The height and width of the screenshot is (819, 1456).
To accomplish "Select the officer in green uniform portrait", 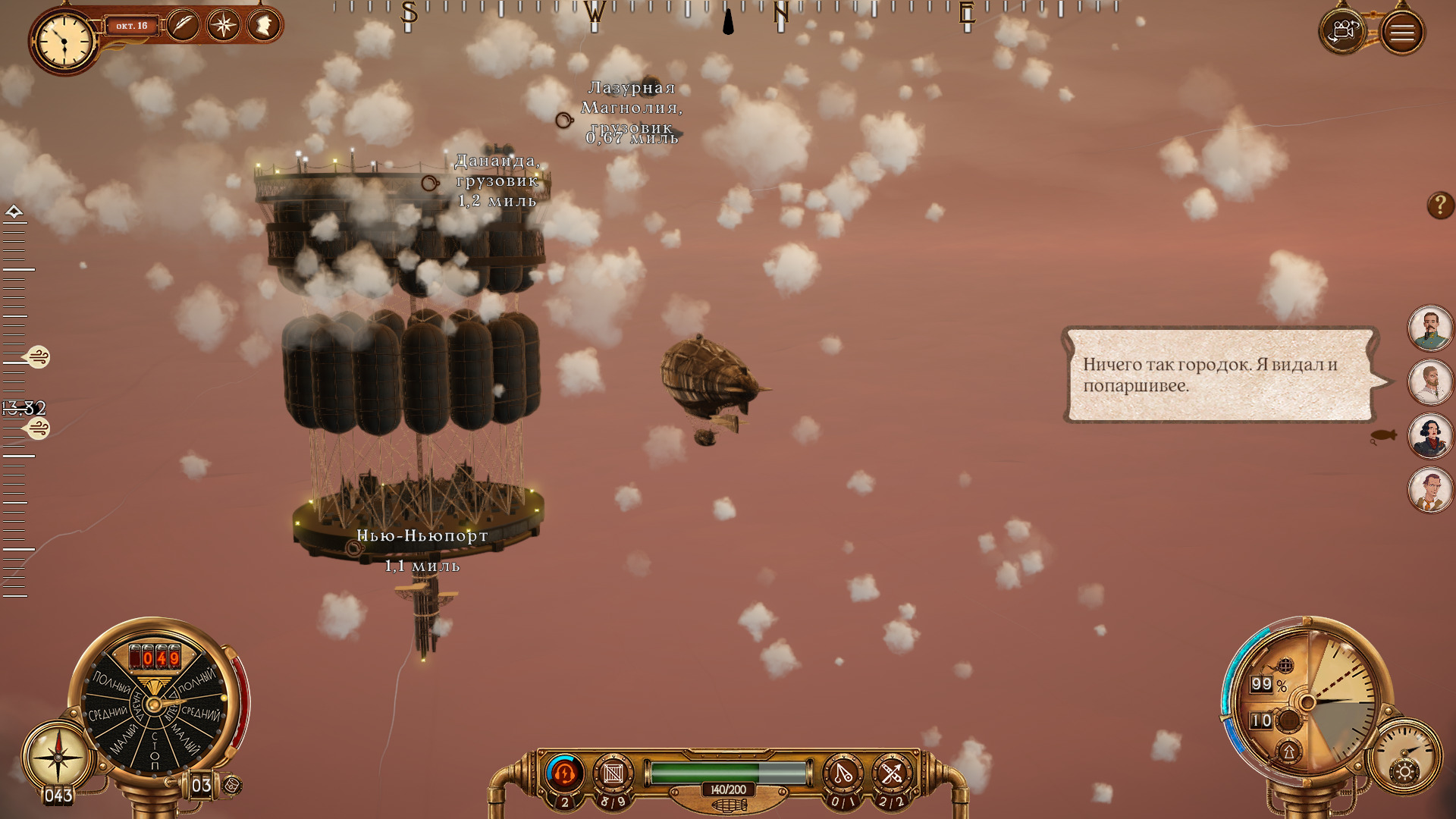I will coord(1430,328).
